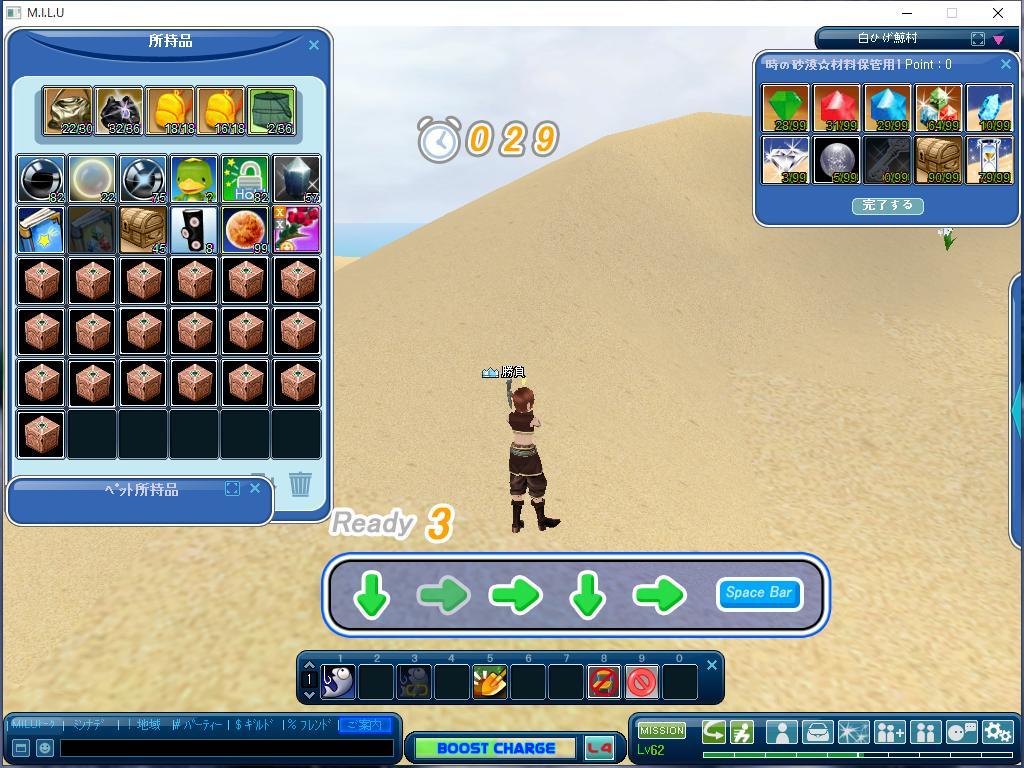Close the skill hotbar

712,665
